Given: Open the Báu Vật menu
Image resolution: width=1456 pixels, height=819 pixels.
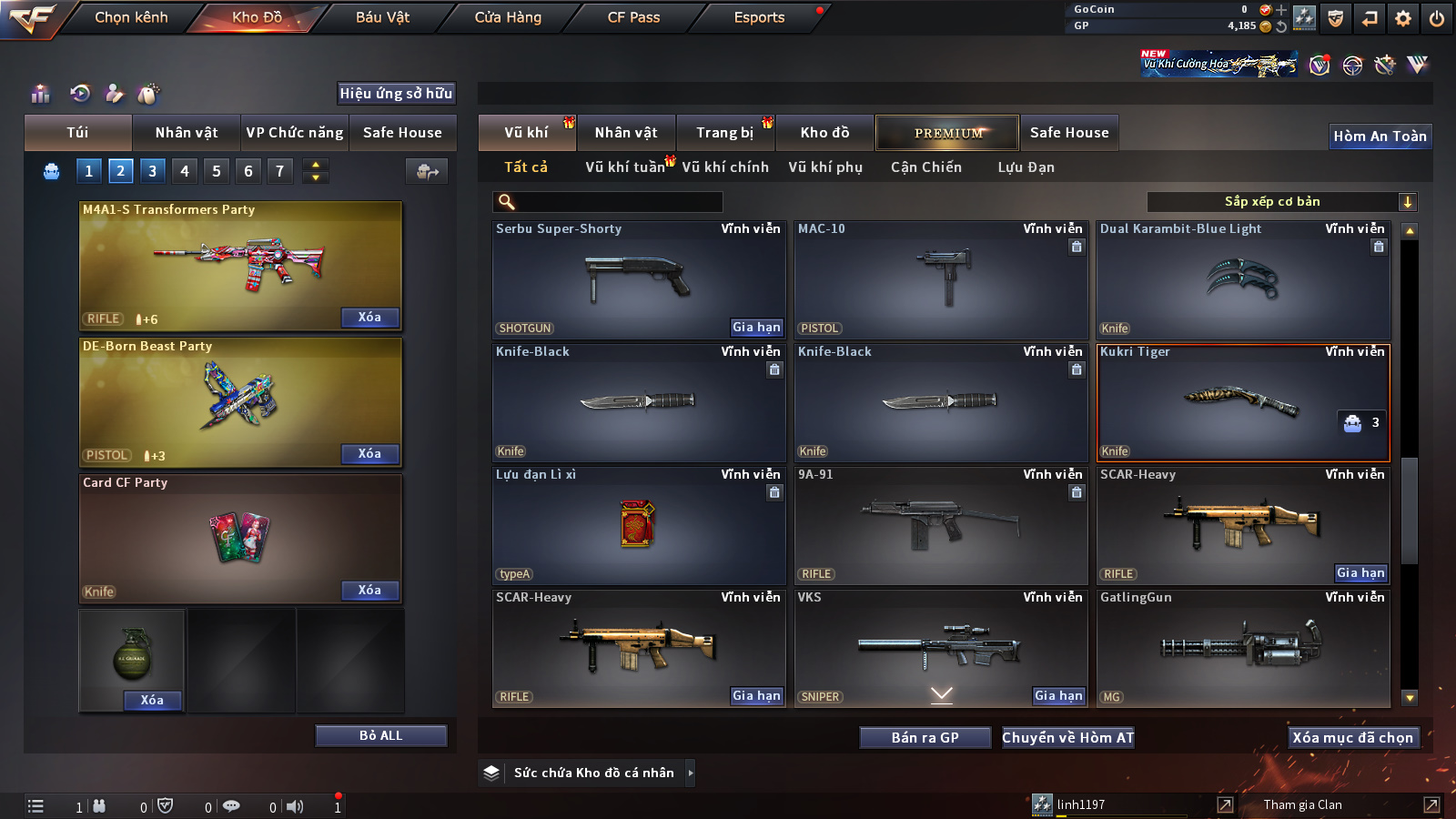Looking at the screenshot, I should [x=382, y=17].
